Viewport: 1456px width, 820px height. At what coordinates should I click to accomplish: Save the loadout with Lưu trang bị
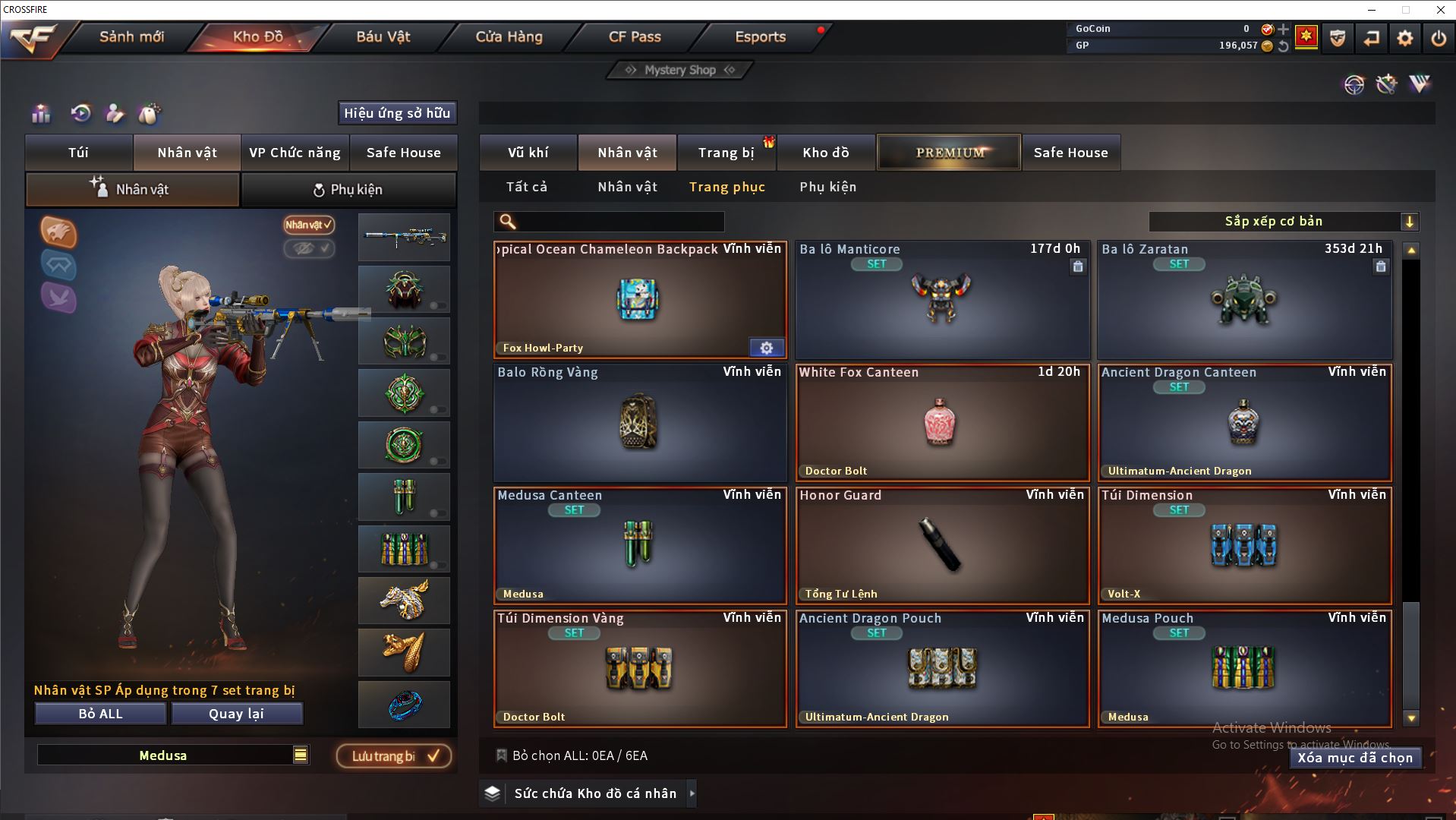(x=393, y=756)
